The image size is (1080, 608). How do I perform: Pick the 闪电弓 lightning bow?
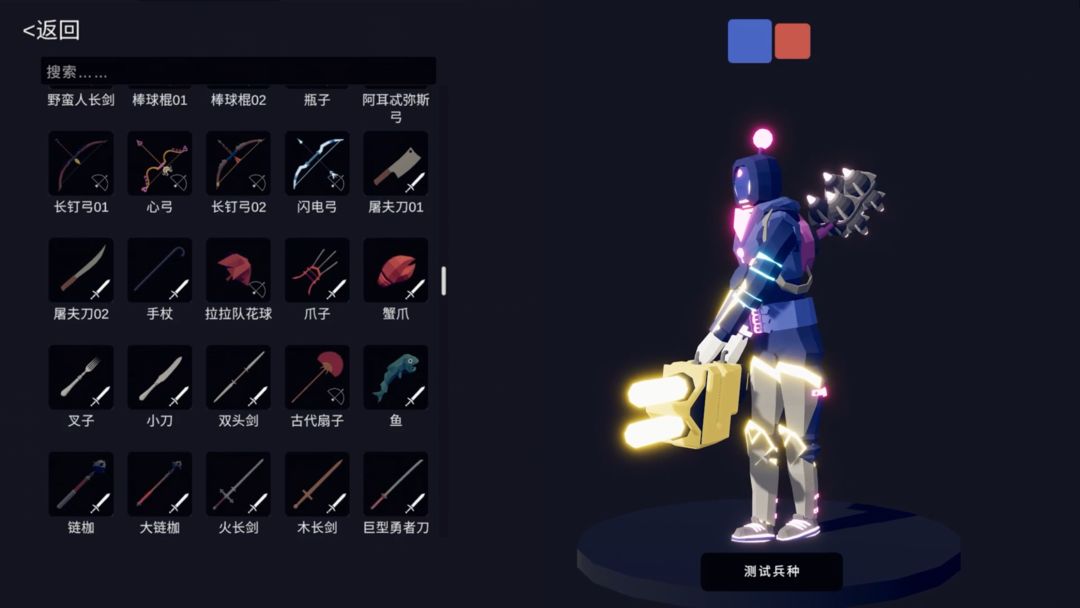pos(317,164)
